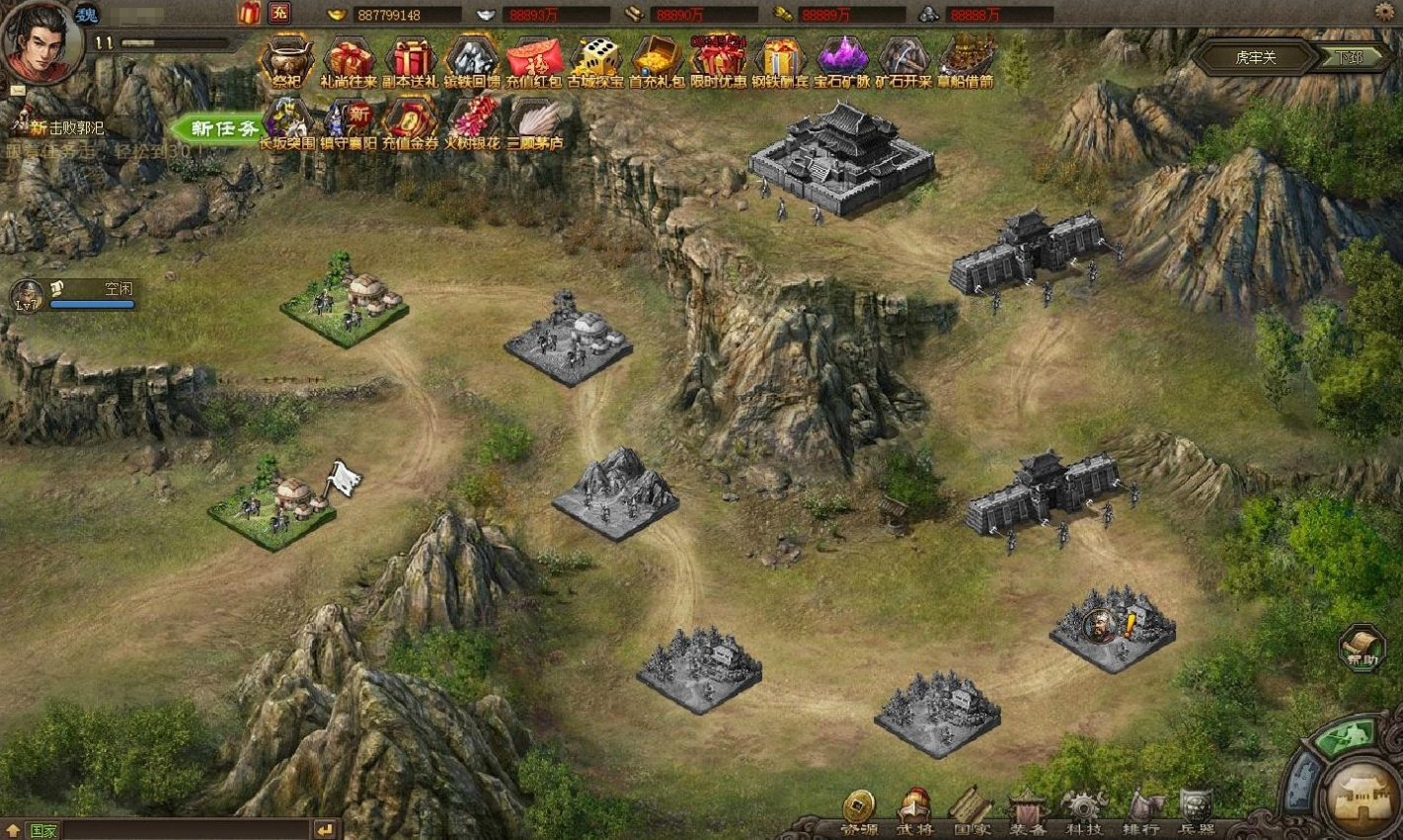Open the 装备 equipment menu
Screen dimensions: 1403x840
coord(1028,812)
